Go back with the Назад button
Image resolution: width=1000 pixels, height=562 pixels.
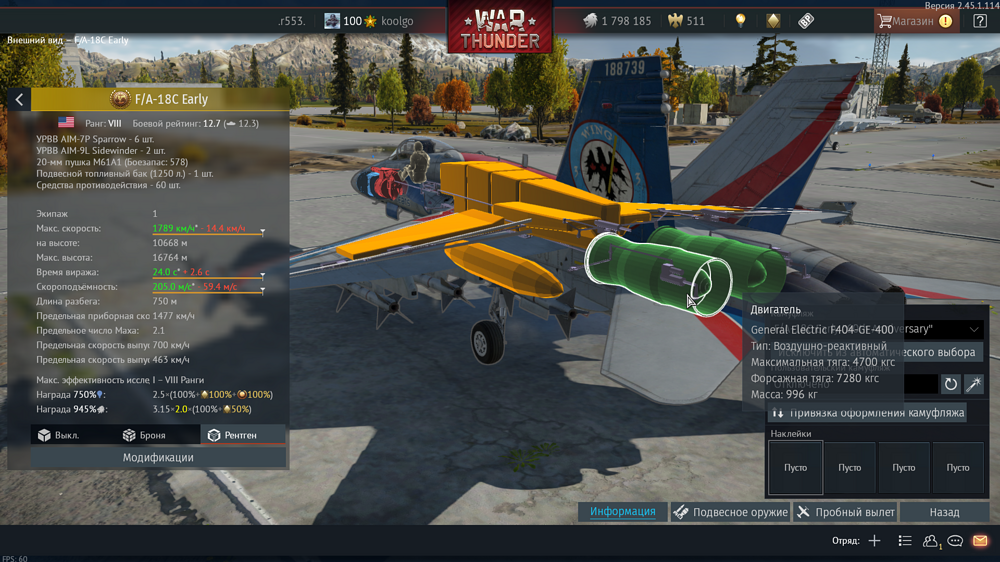point(944,512)
